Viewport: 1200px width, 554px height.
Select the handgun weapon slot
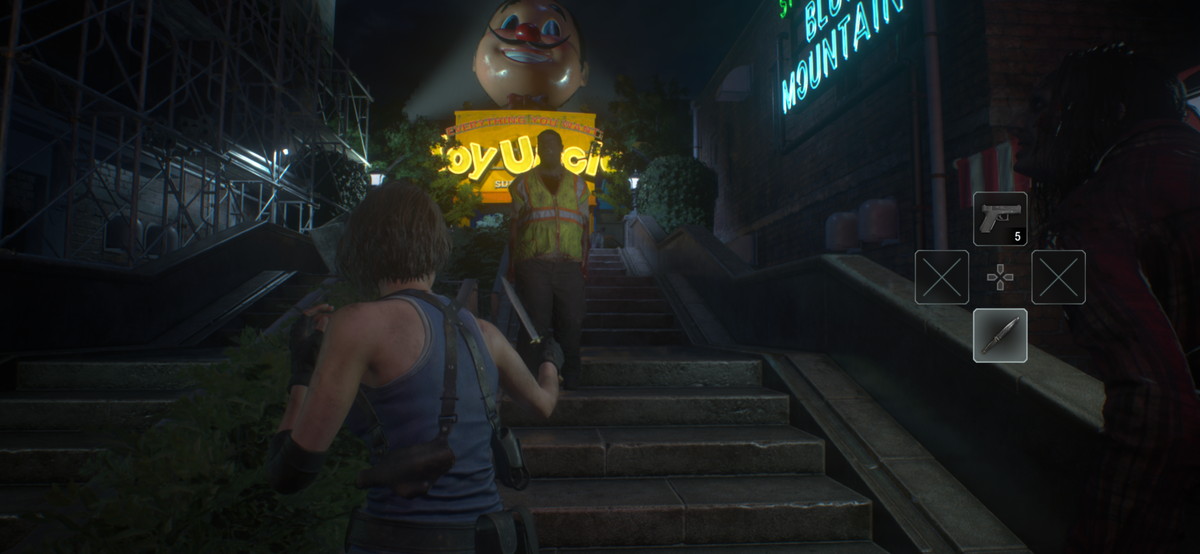coord(1000,219)
